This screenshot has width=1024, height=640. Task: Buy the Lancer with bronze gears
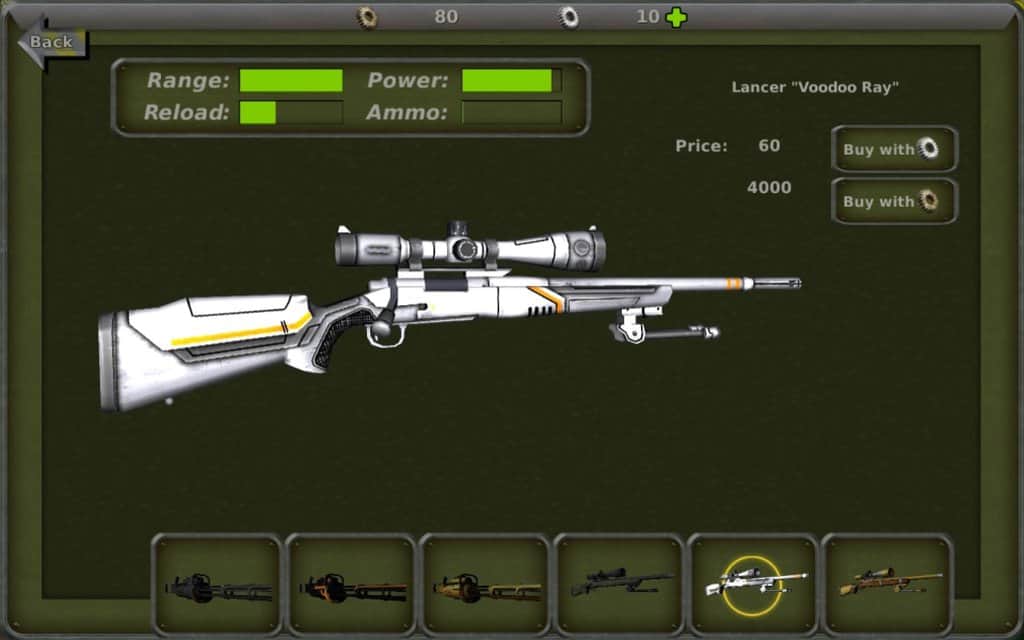(894, 201)
